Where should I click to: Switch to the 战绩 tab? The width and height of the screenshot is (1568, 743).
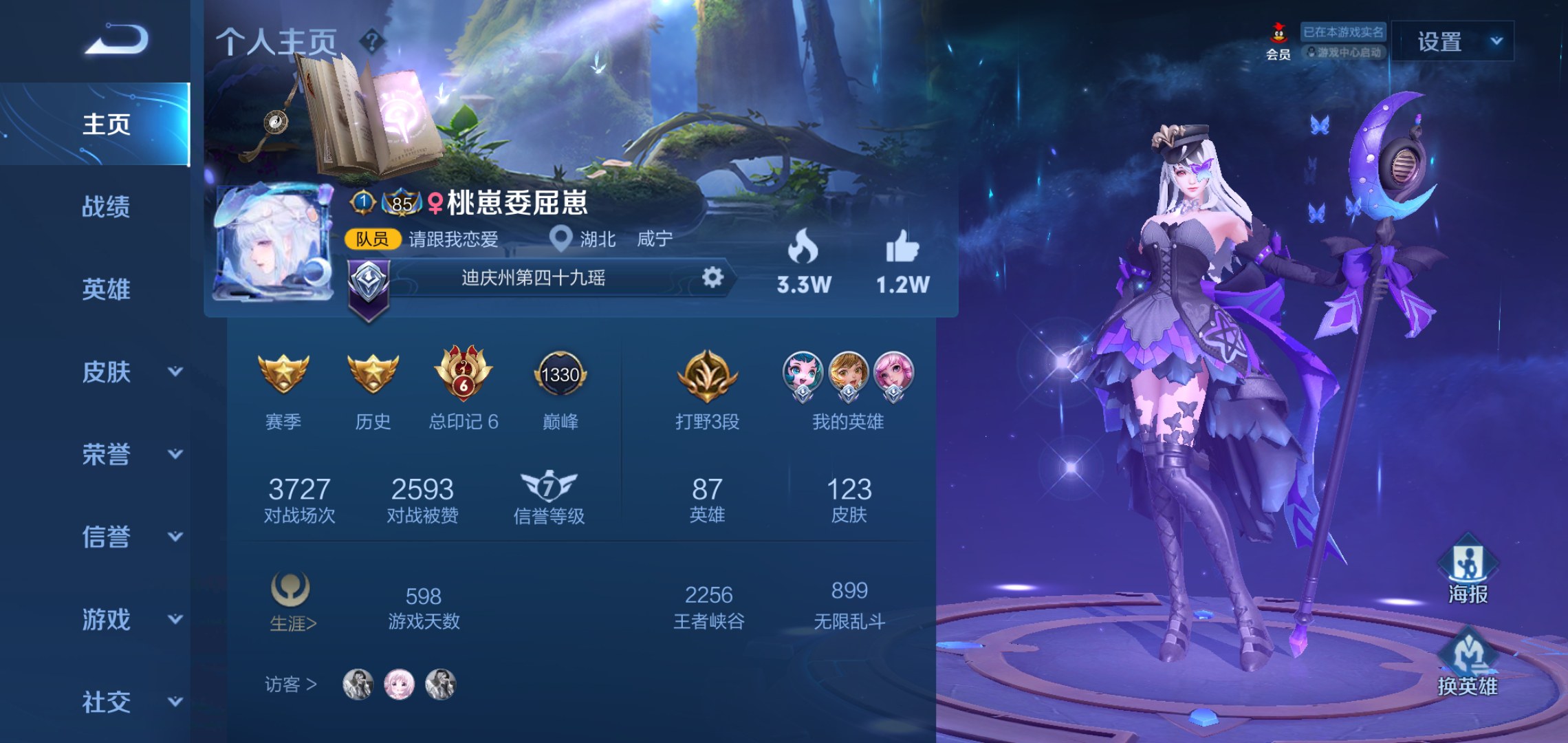(106, 206)
